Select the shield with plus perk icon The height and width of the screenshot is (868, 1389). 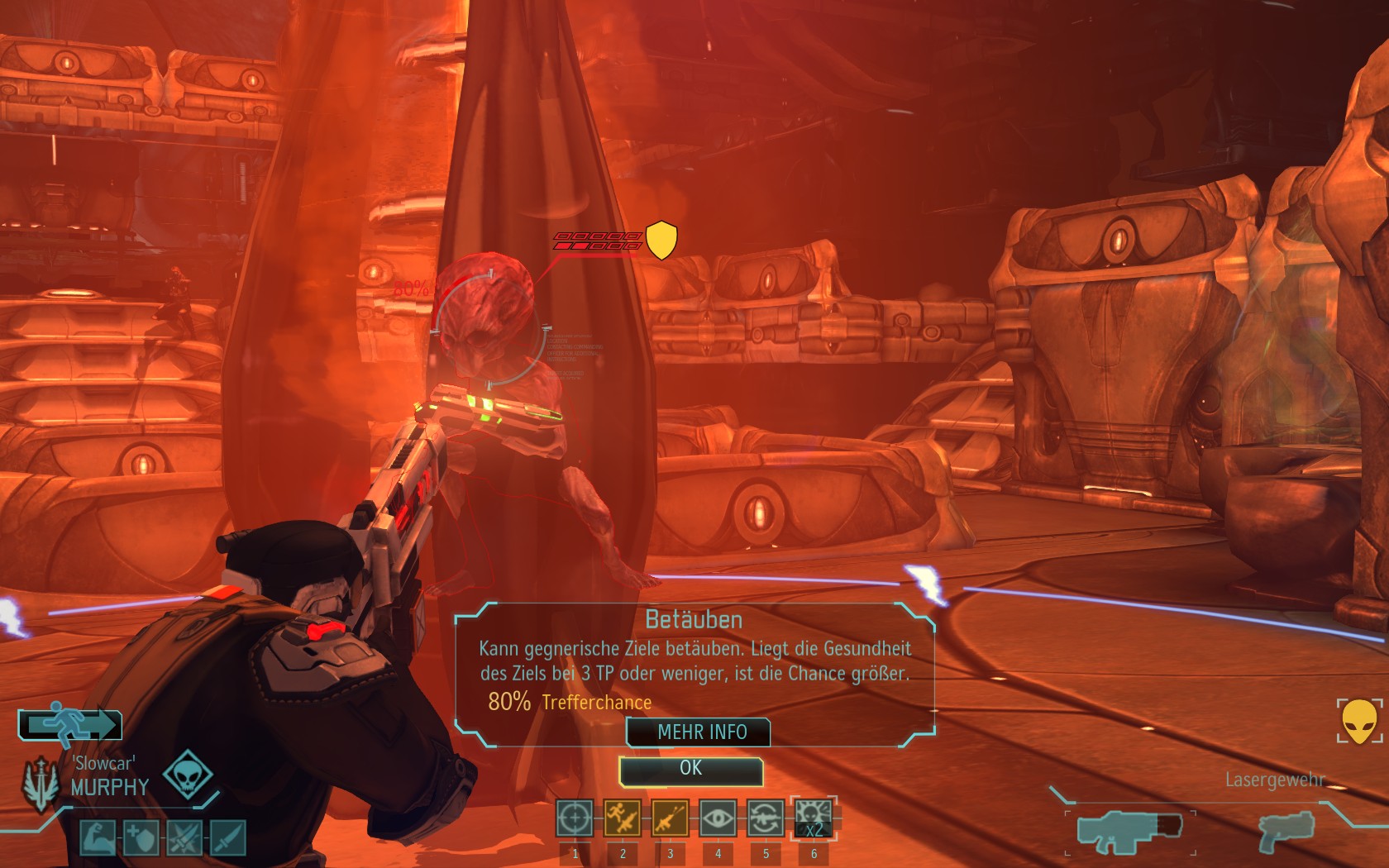tap(141, 837)
